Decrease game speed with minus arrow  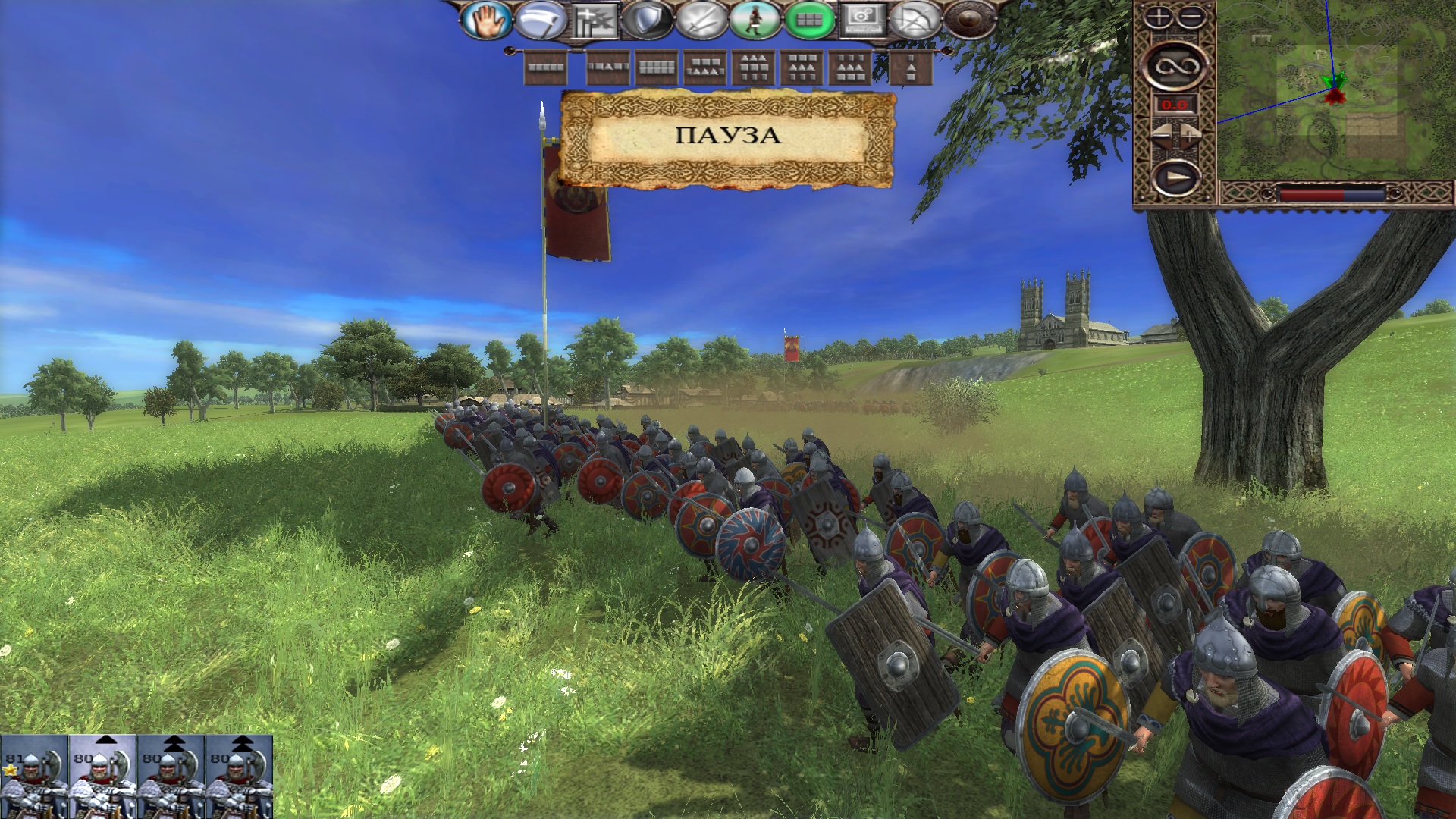click(x=1162, y=136)
